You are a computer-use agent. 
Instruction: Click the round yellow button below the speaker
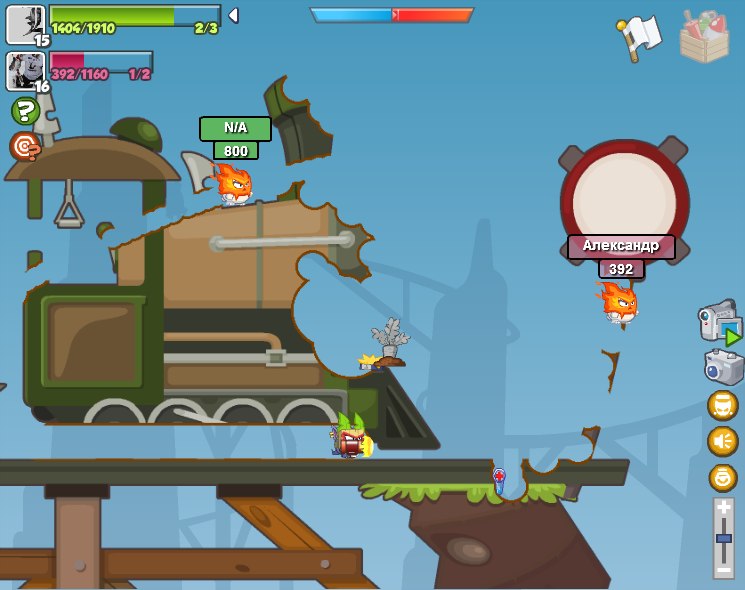tap(722, 477)
